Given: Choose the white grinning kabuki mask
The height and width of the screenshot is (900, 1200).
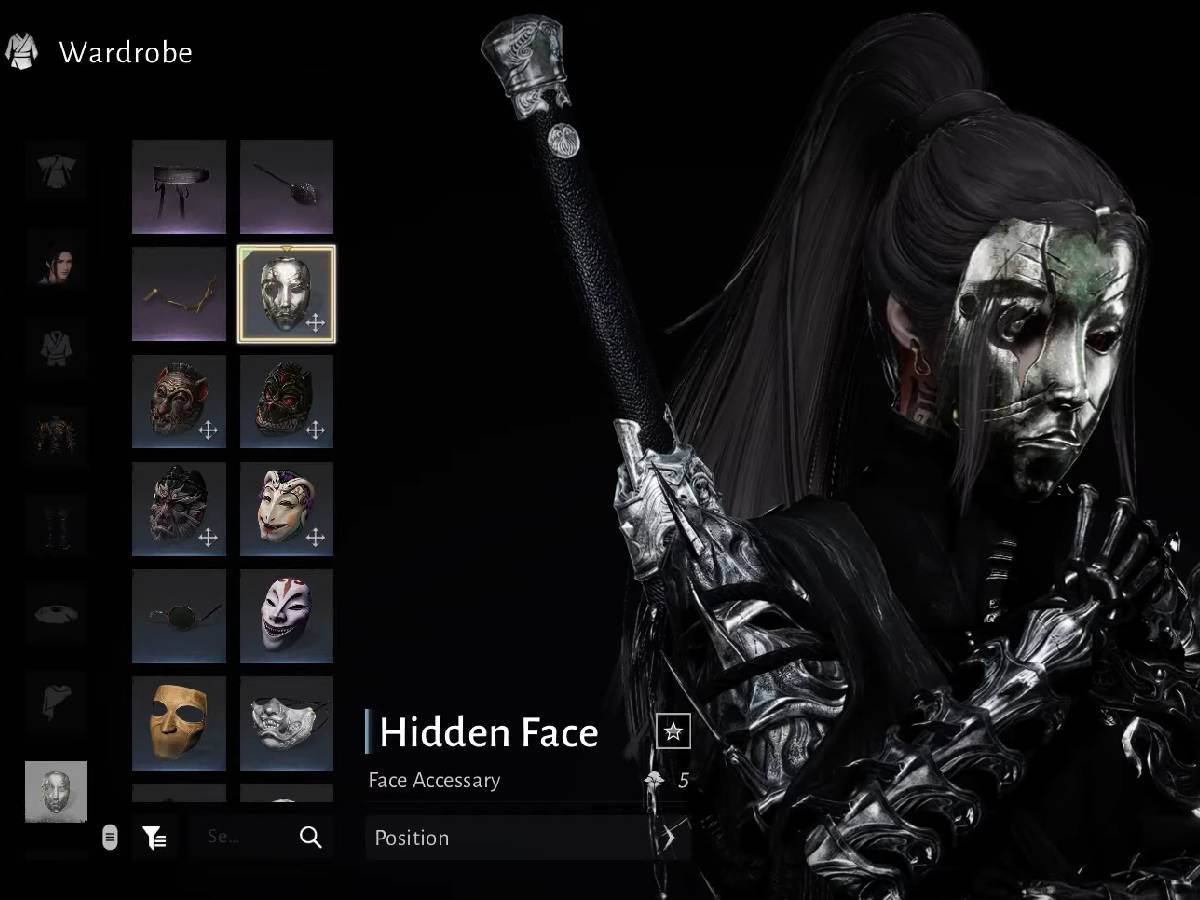Looking at the screenshot, I should pyautogui.click(x=286, y=616).
